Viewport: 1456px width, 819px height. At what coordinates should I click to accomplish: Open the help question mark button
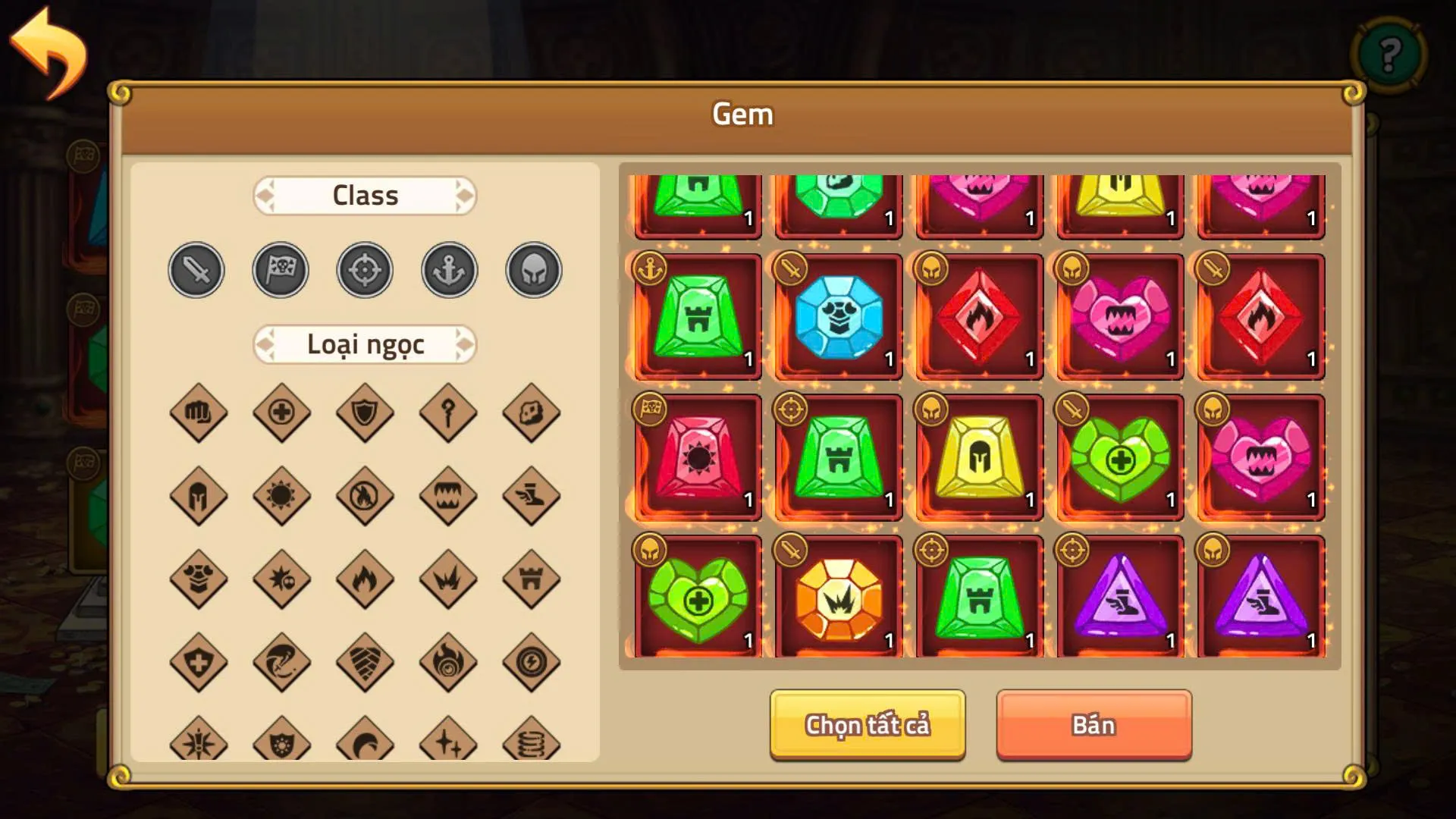tap(1389, 53)
